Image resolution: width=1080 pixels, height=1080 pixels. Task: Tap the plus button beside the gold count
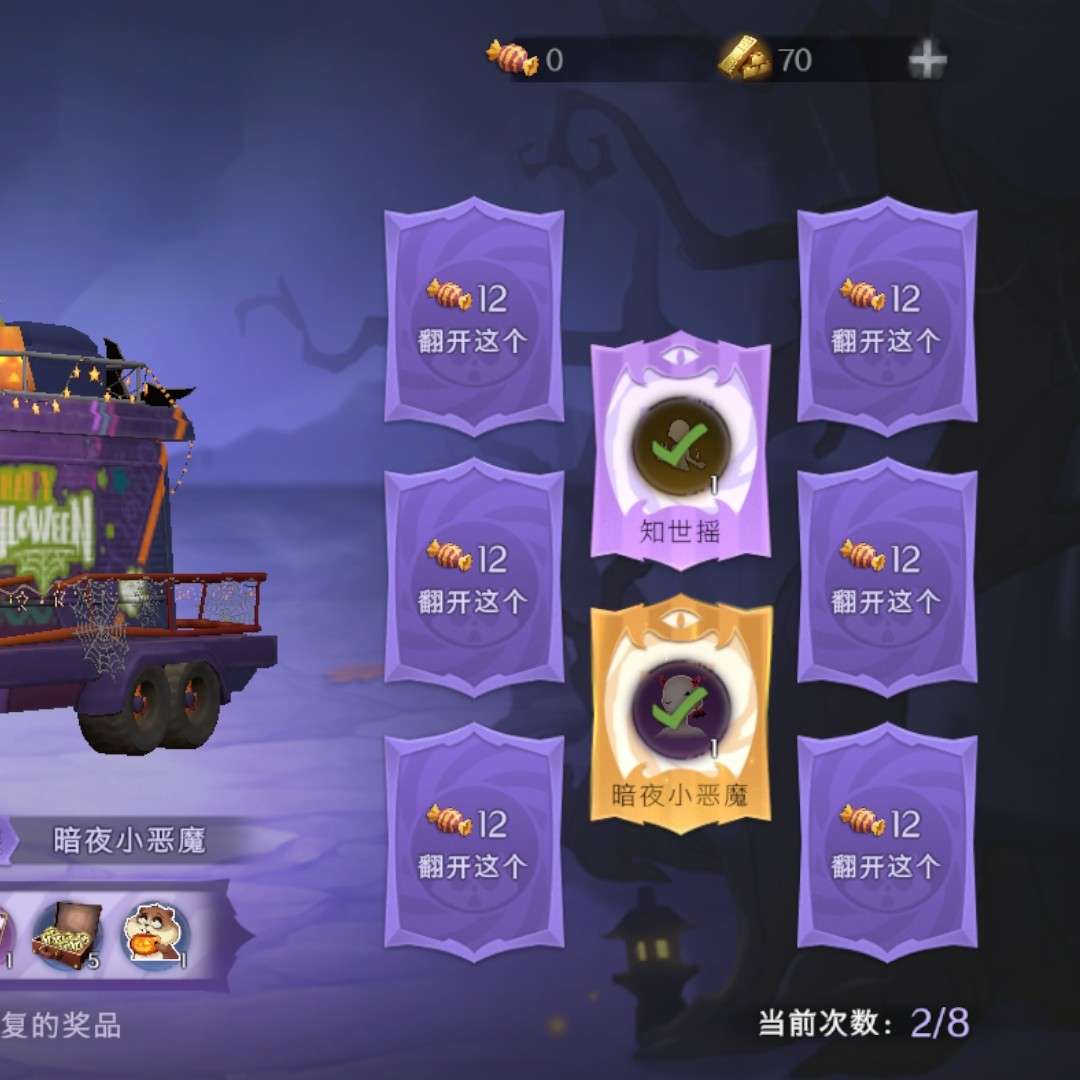(927, 62)
